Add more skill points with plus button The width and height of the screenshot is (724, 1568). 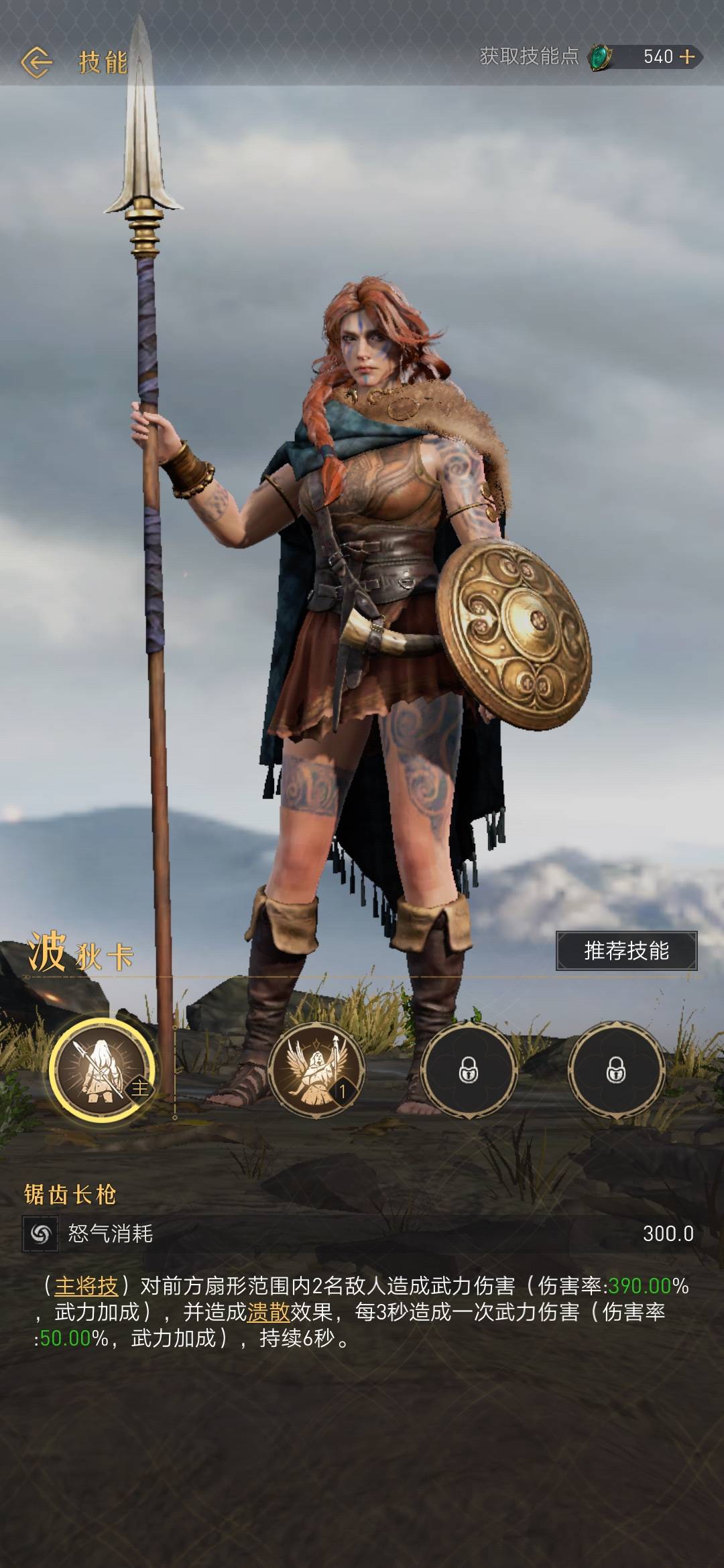tap(687, 57)
